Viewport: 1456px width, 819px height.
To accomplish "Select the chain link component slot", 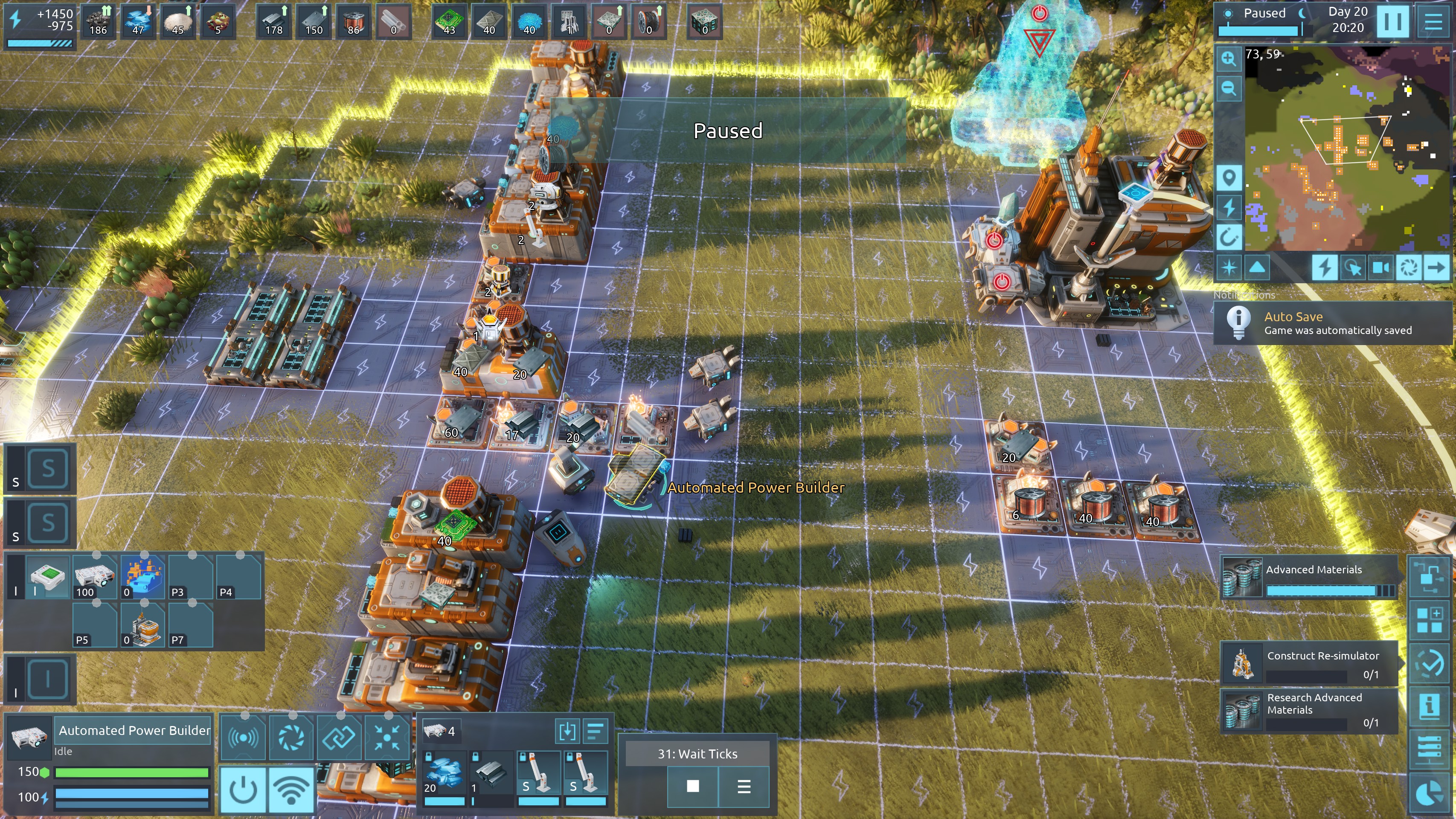I will [339, 737].
